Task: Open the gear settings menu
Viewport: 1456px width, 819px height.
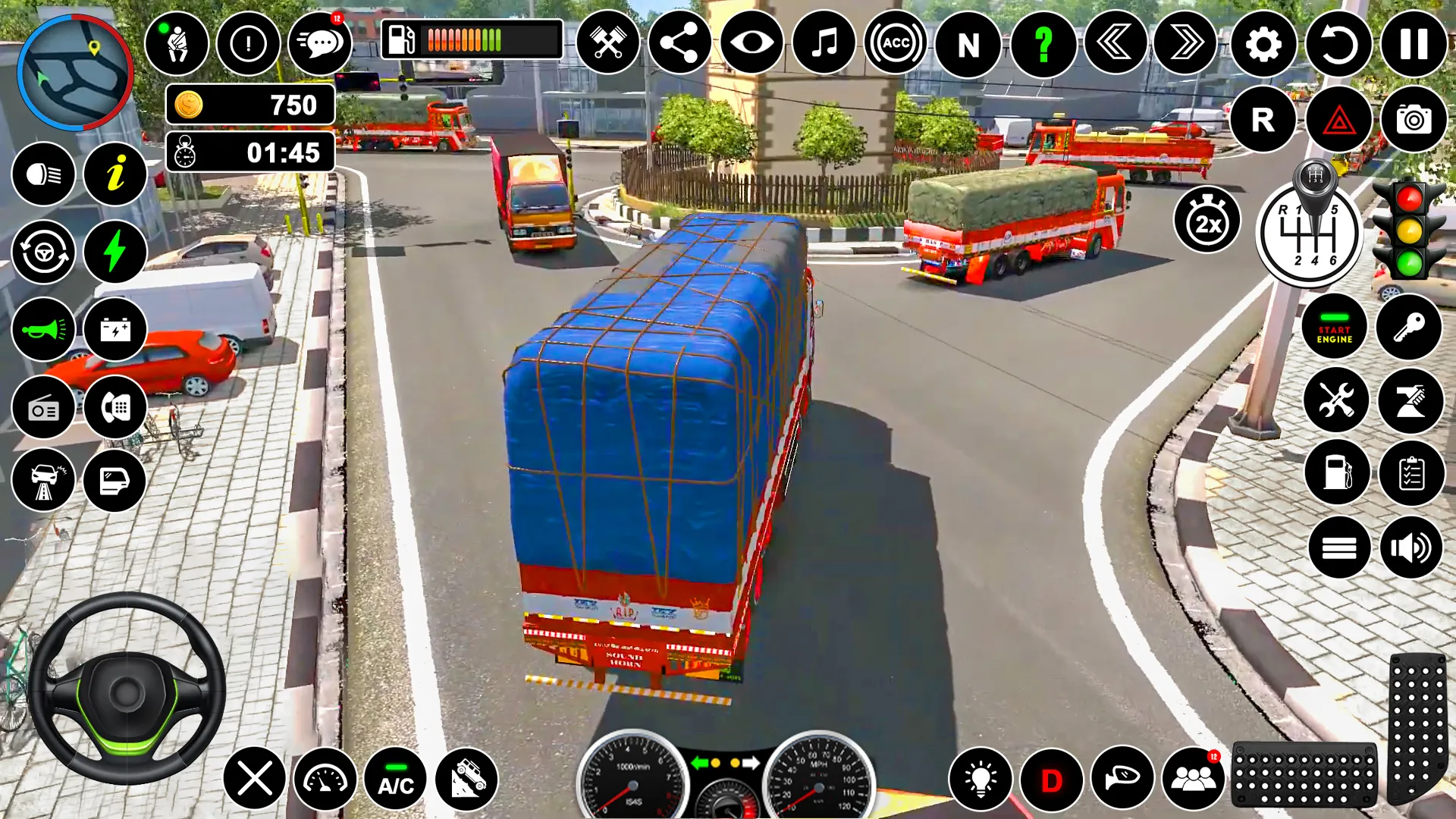Action: (1263, 44)
